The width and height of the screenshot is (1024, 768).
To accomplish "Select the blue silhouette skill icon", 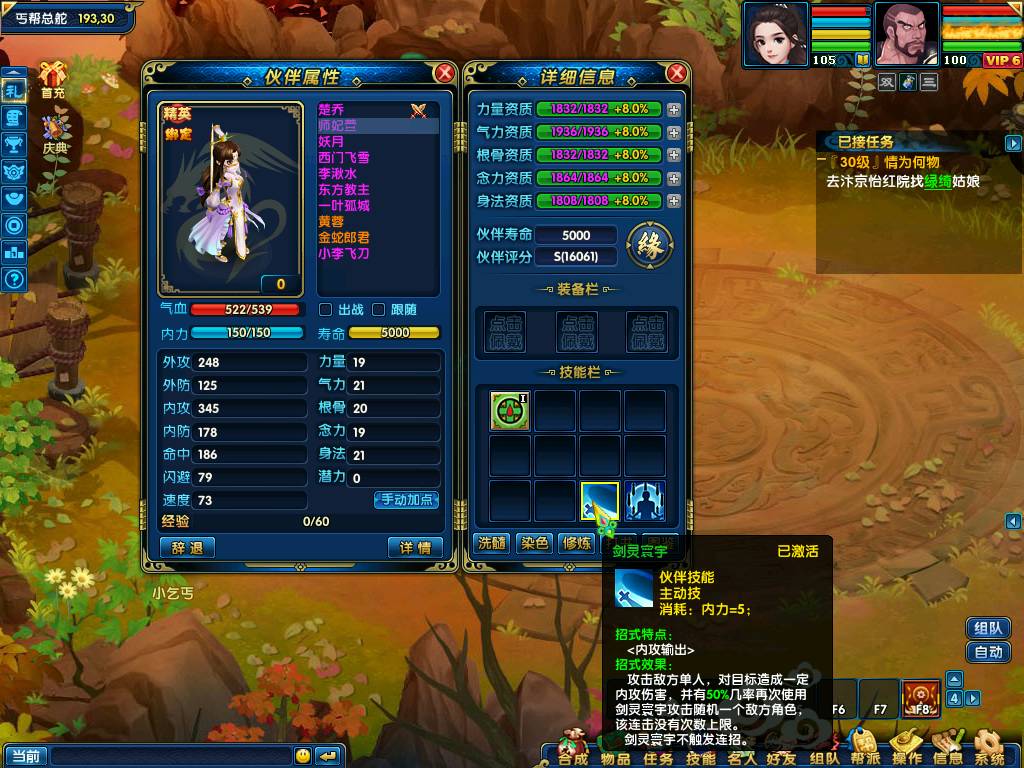I will tap(645, 501).
